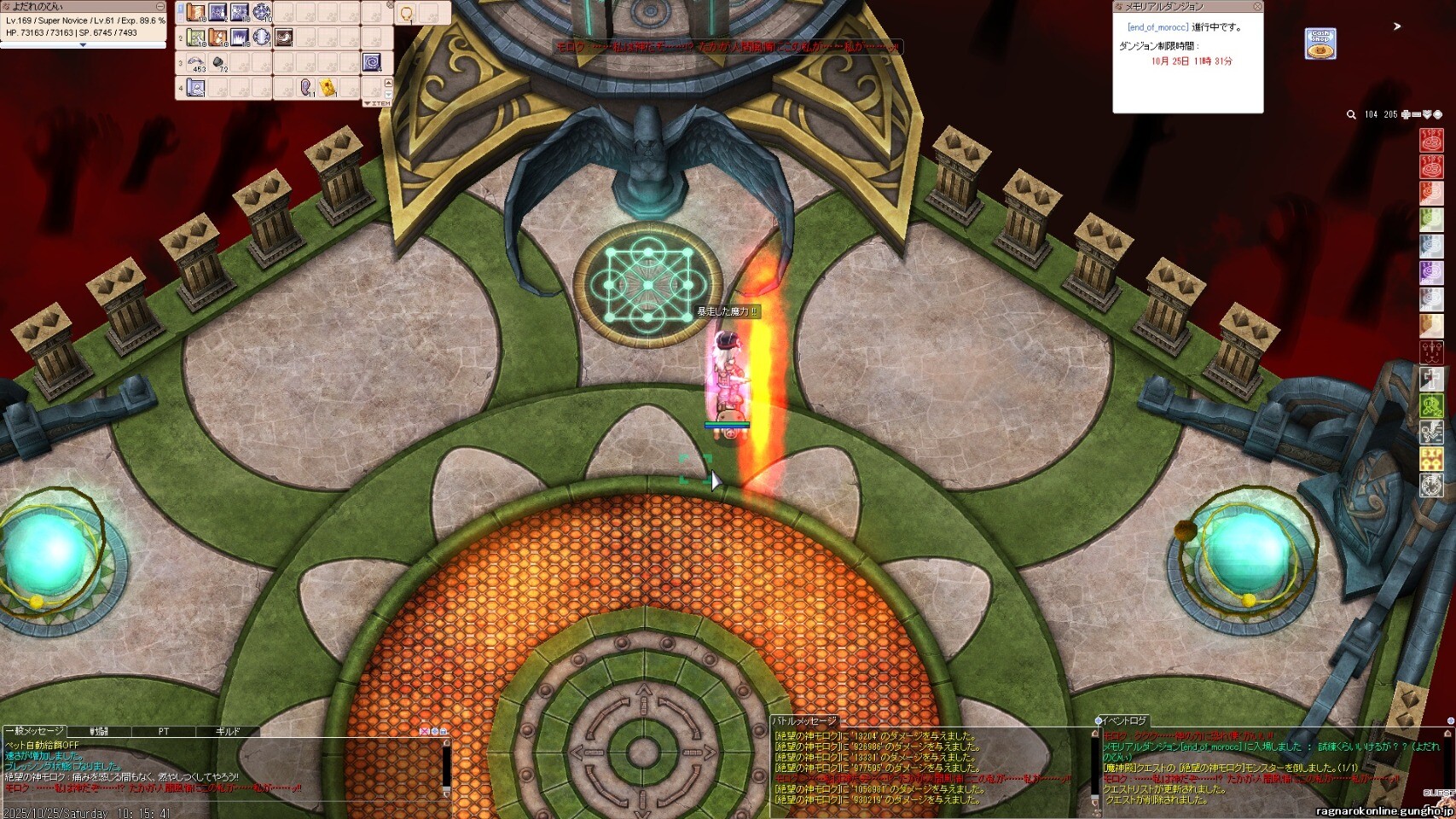Activate the bird icon in hotbar row 2
1456x819 pixels.
click(283, 38)
